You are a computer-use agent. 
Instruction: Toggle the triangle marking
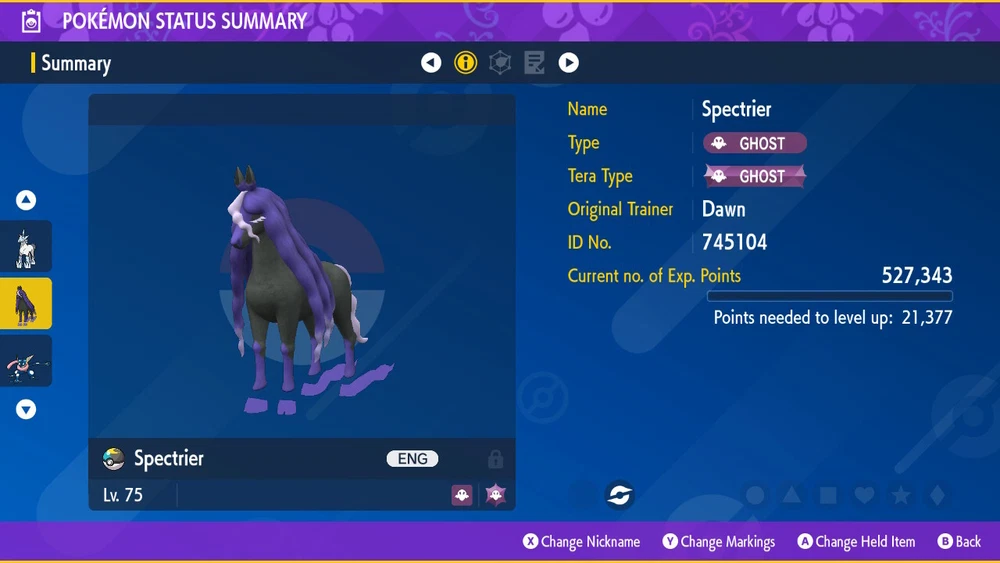click(792, 495)
